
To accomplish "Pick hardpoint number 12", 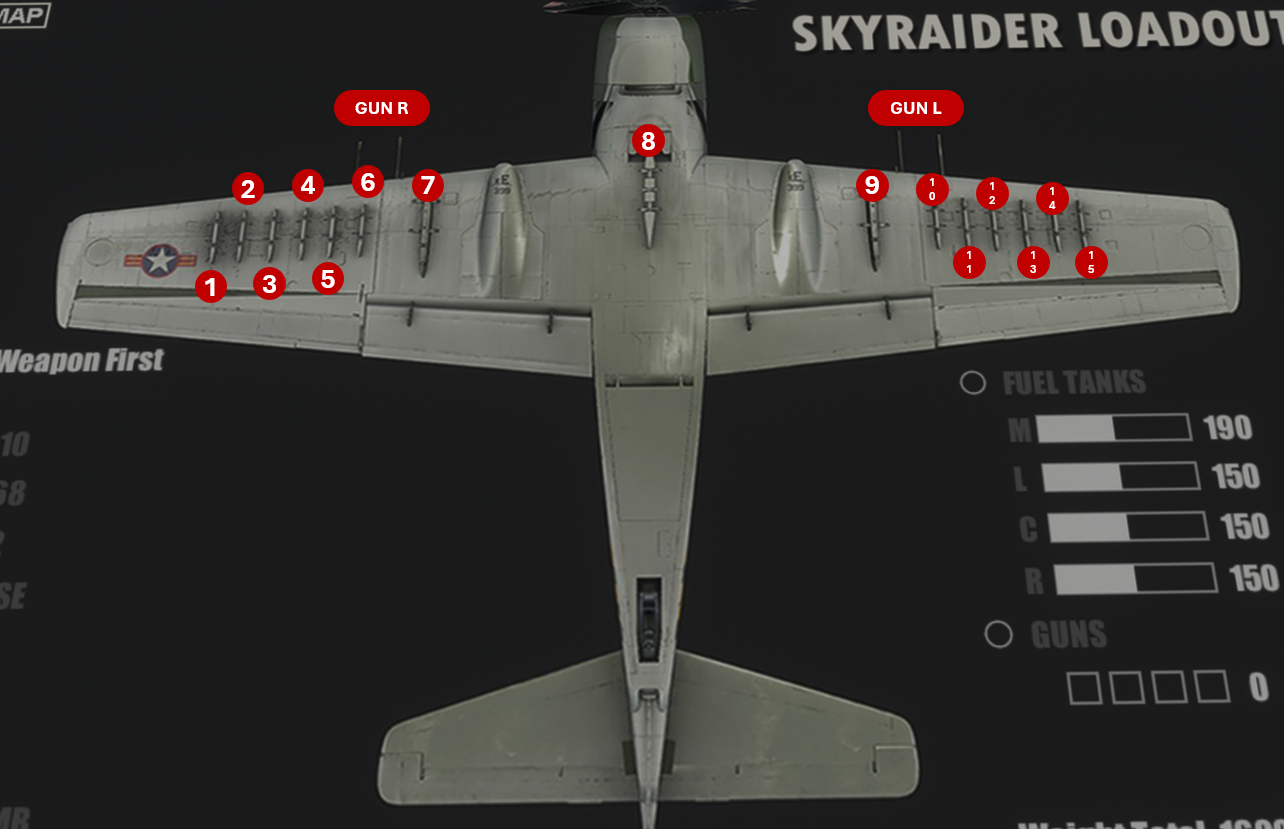I will point(992,193).
